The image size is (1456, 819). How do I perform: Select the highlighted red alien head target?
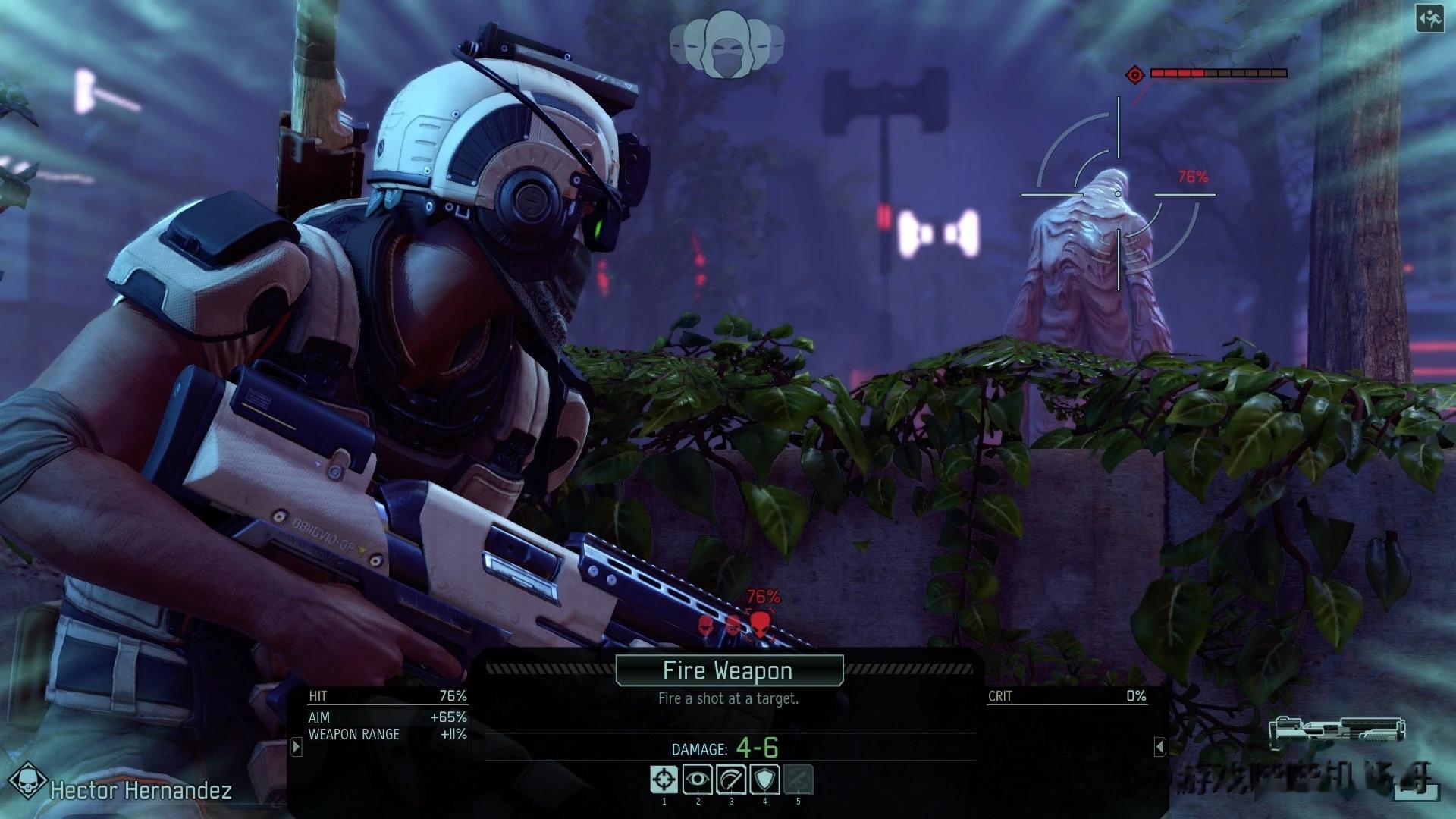[x=760, y=624]
